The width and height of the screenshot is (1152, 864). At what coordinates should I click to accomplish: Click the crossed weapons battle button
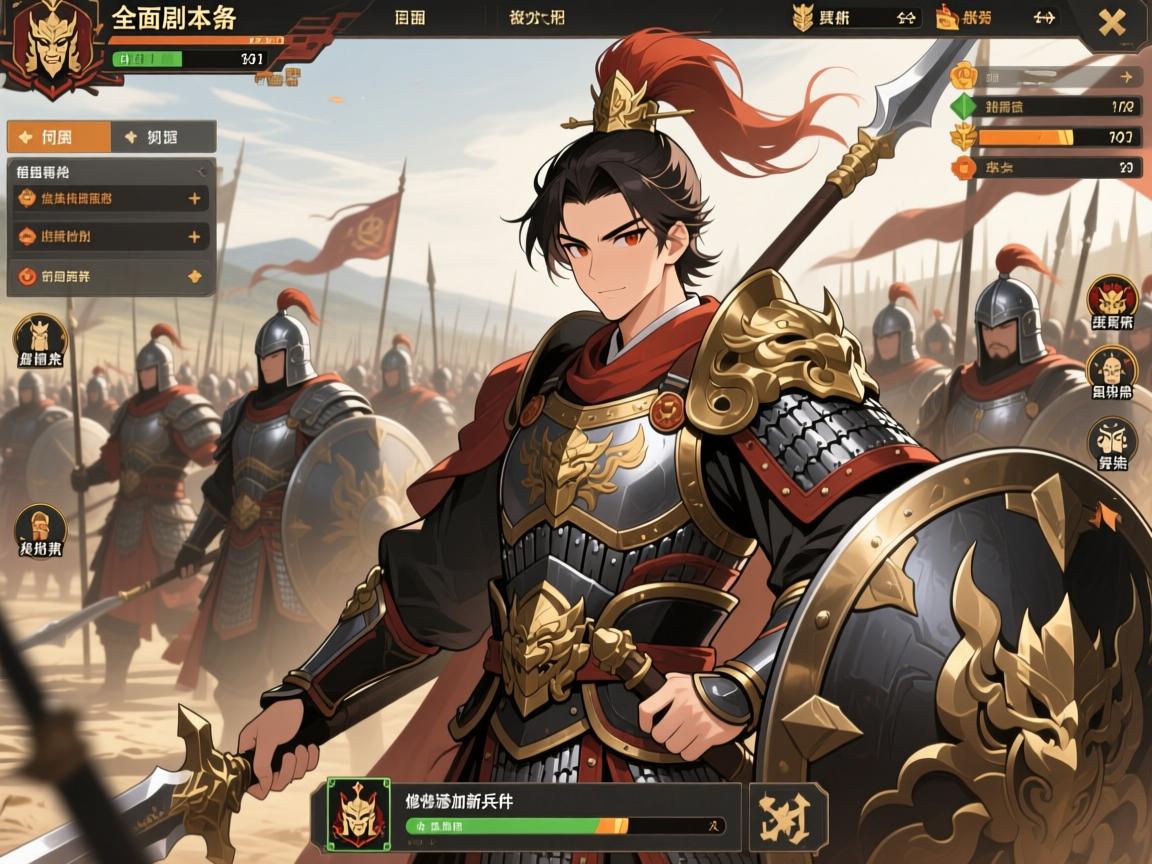pos(788,817)
